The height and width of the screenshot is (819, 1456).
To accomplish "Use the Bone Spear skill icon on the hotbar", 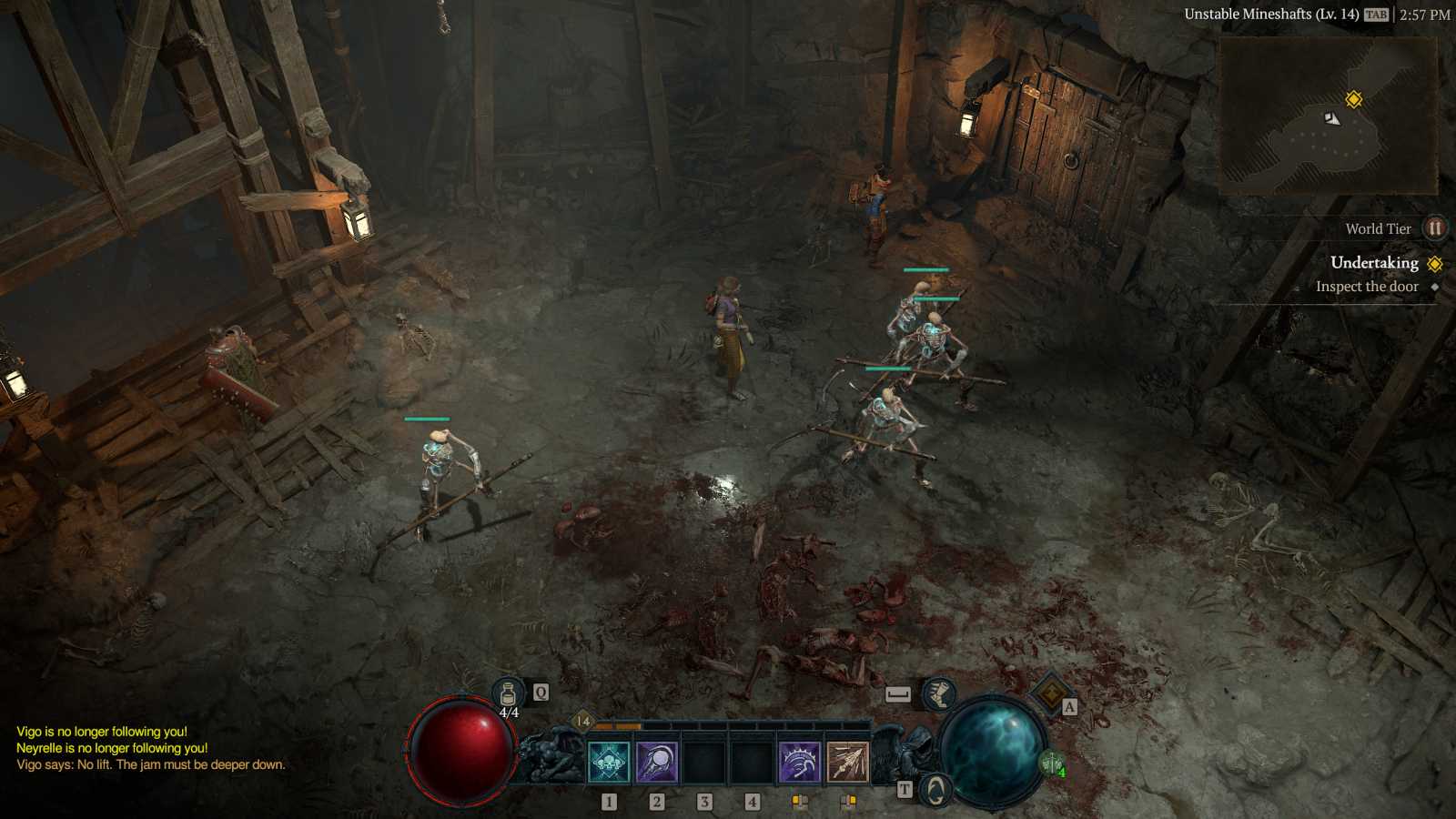I will point(846,762).
